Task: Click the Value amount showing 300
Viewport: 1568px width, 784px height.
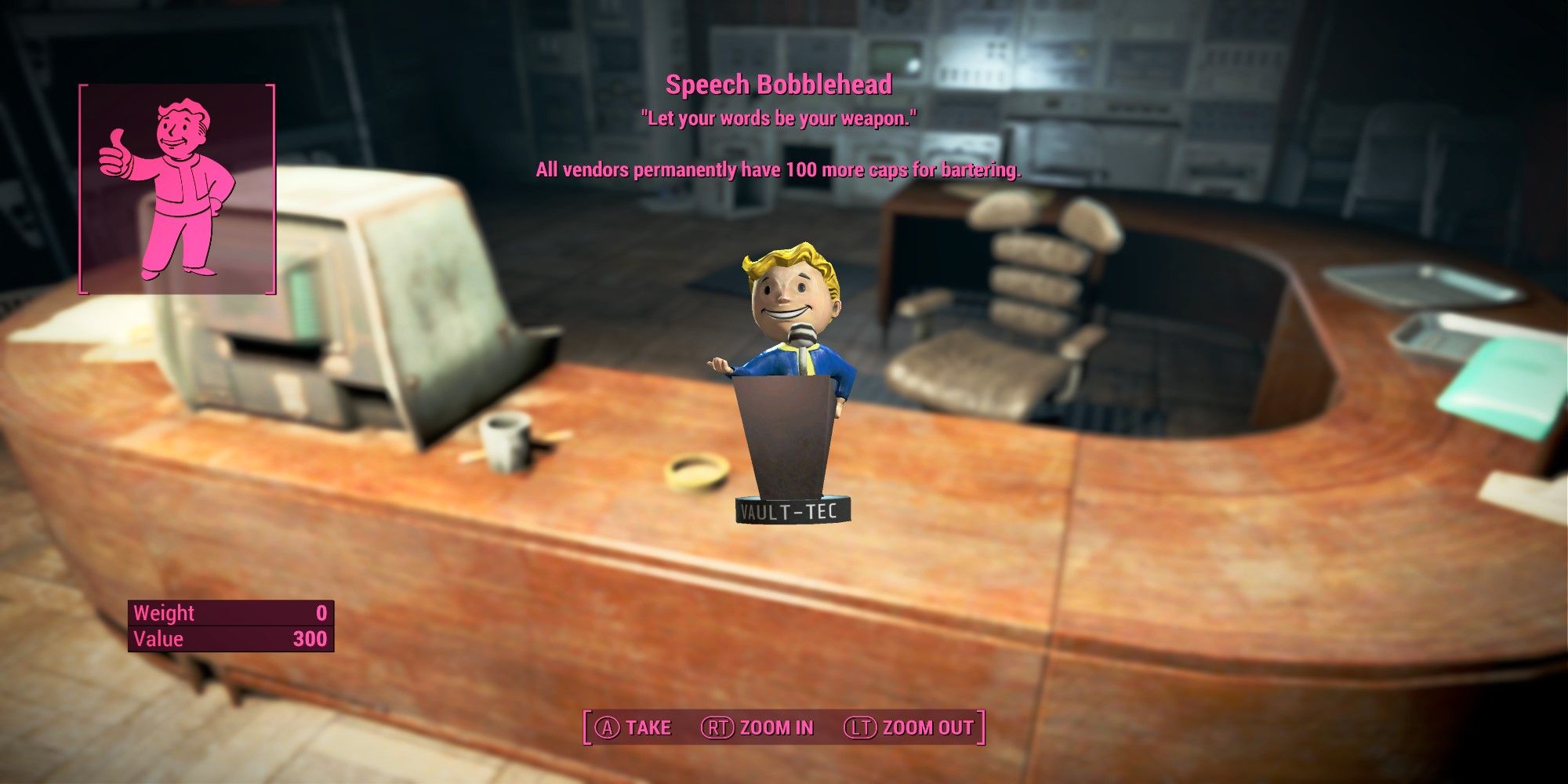Action: 313,639
